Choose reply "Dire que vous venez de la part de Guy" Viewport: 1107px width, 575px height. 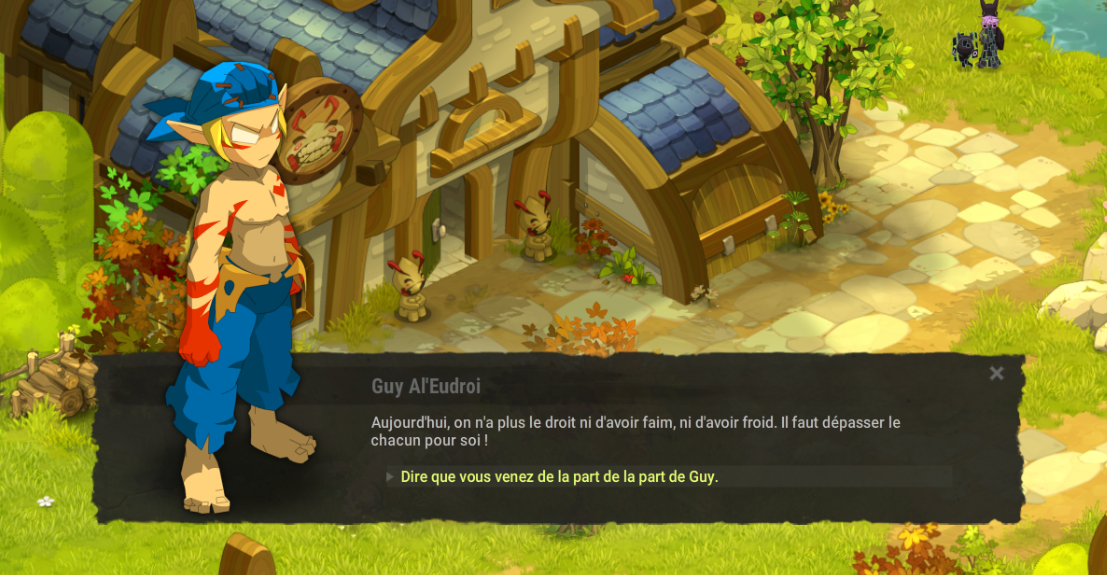point(559,477)
